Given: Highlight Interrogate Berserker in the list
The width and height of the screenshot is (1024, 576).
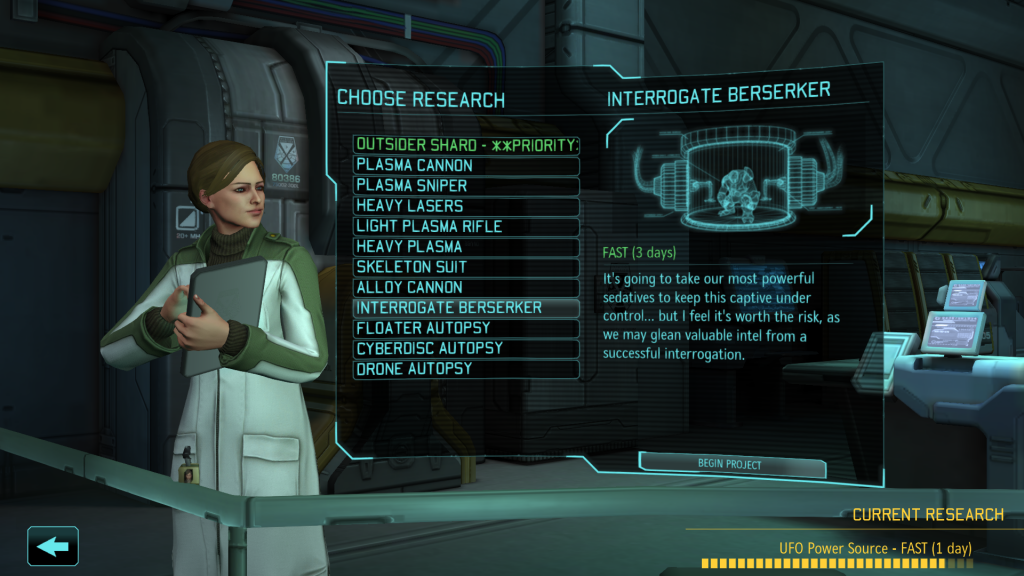Looking at the screenshot, I should point(466,308).
